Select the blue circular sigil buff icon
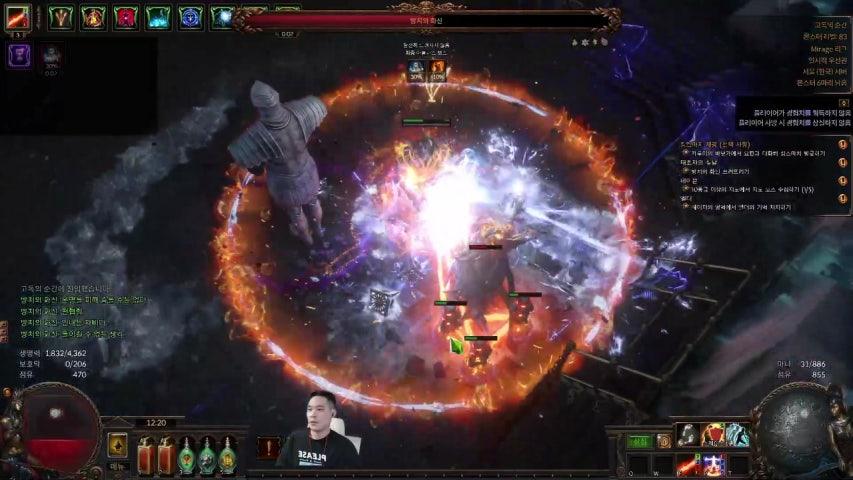853x480 pixels. [x=190, y=17]
